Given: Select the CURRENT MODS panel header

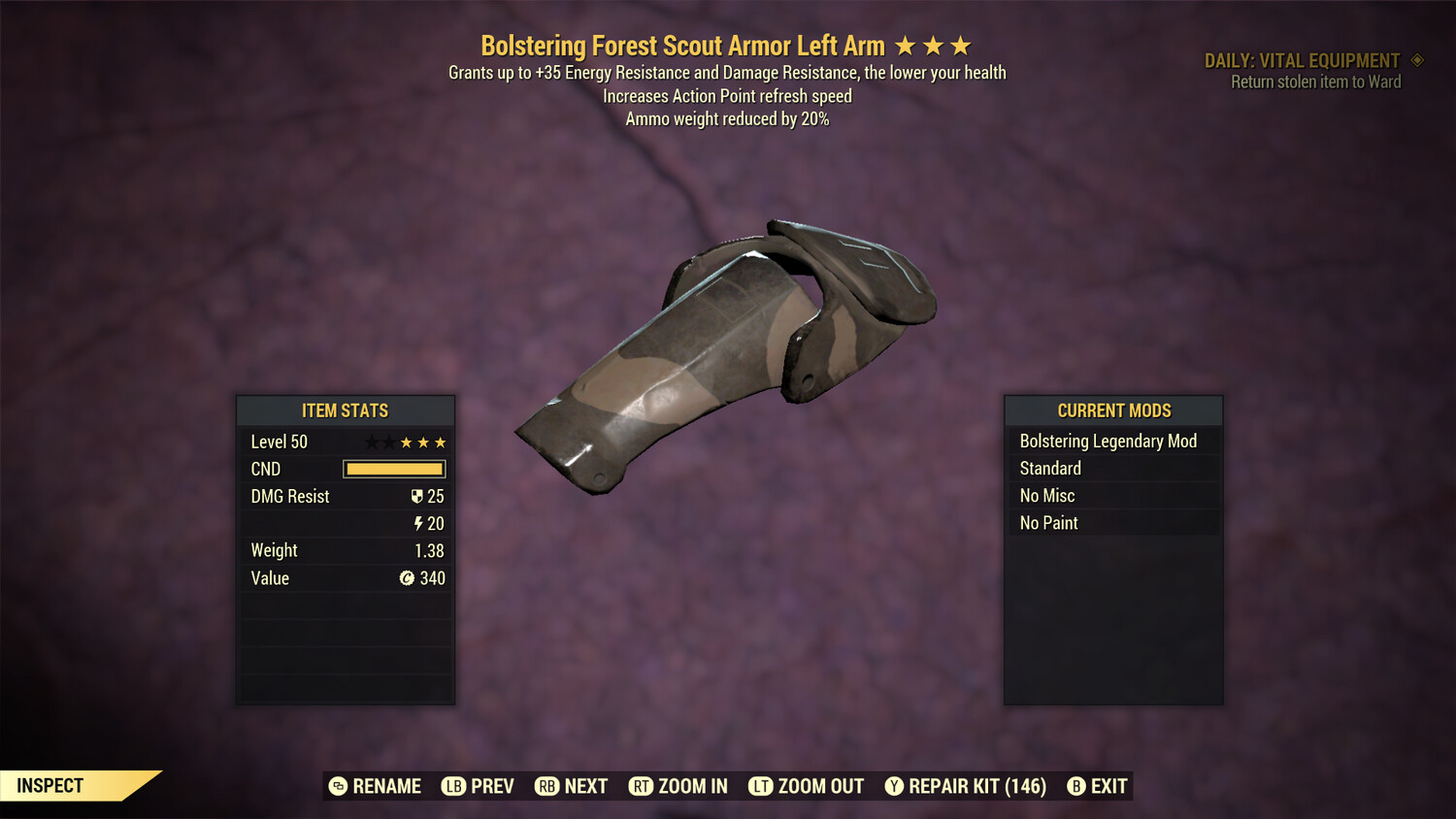Looking at the screenshot, I should (x=1113, y=410).
